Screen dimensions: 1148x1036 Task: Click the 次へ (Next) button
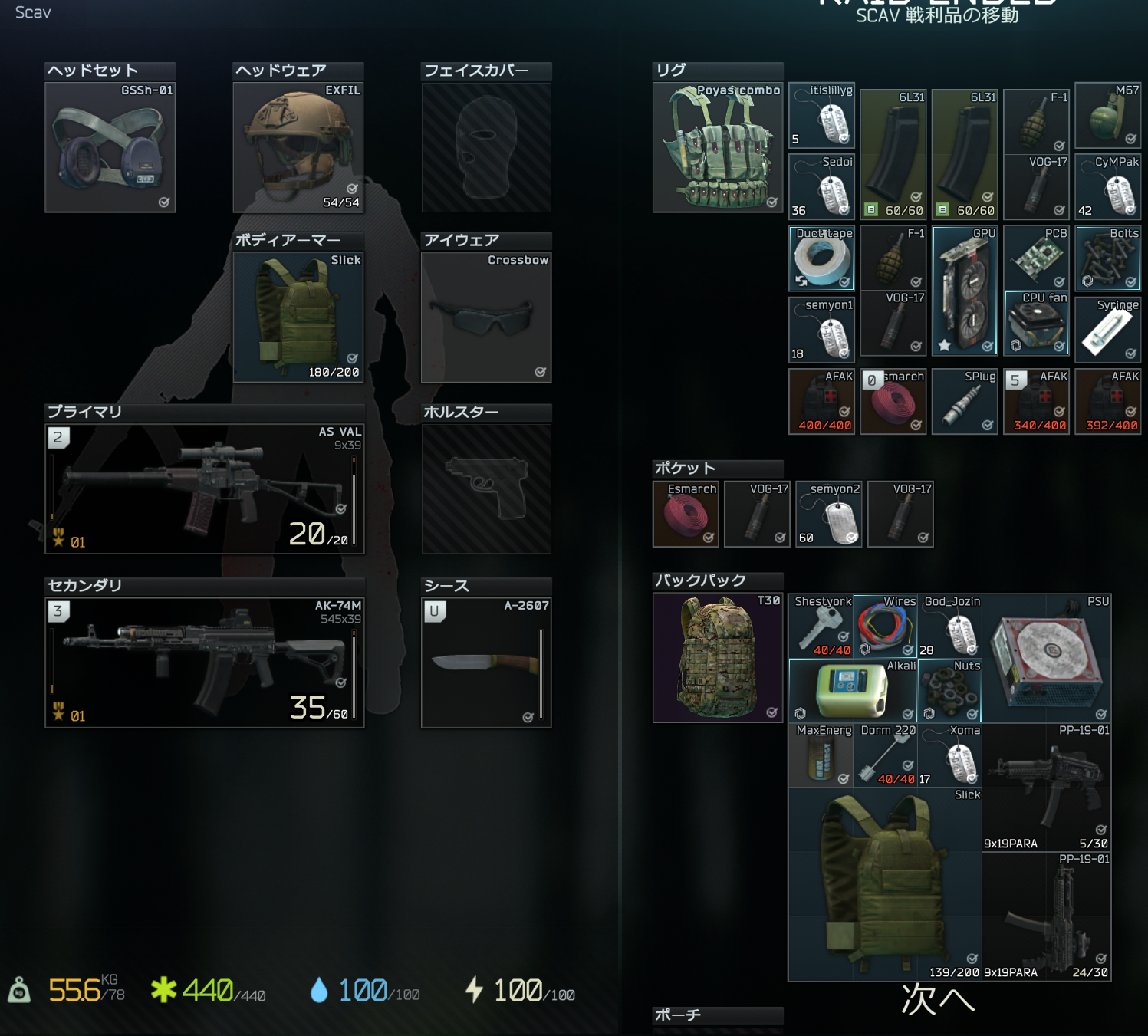point(937,1000)
